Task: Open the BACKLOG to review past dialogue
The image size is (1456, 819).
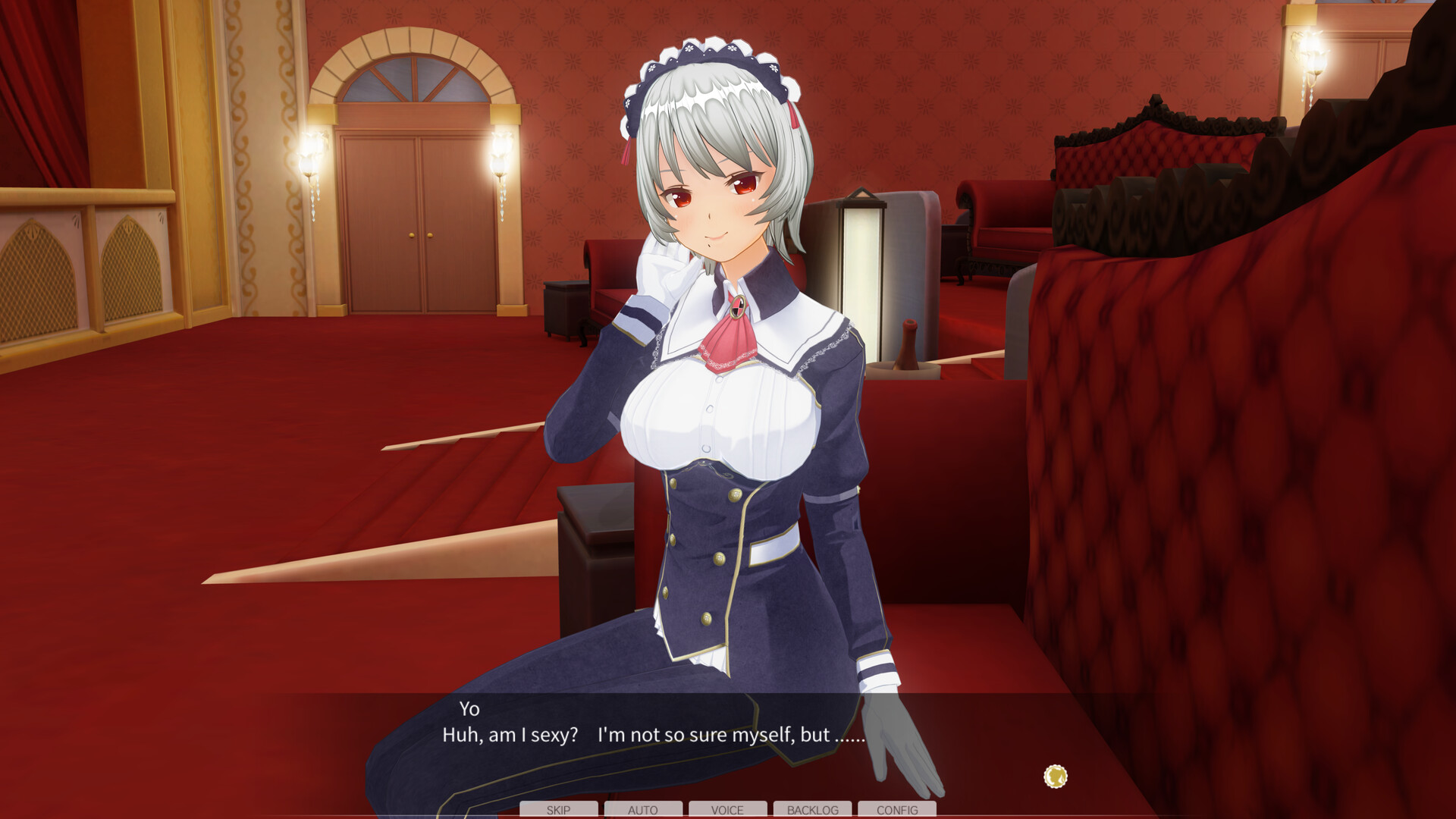Action: click(x=811, y=810)
